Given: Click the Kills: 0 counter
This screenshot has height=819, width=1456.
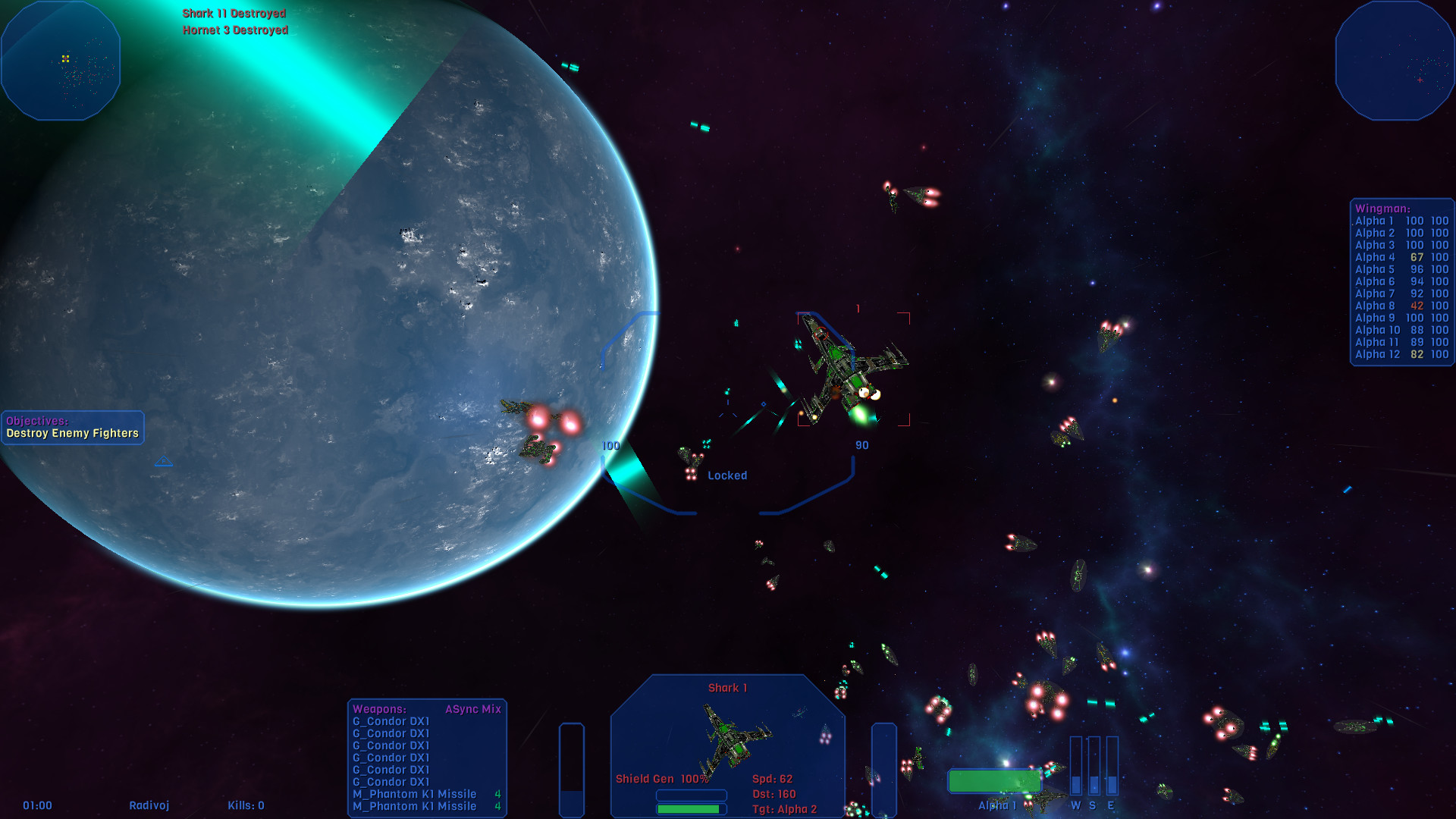Looking at the screenshot, I should click(246, 805).
